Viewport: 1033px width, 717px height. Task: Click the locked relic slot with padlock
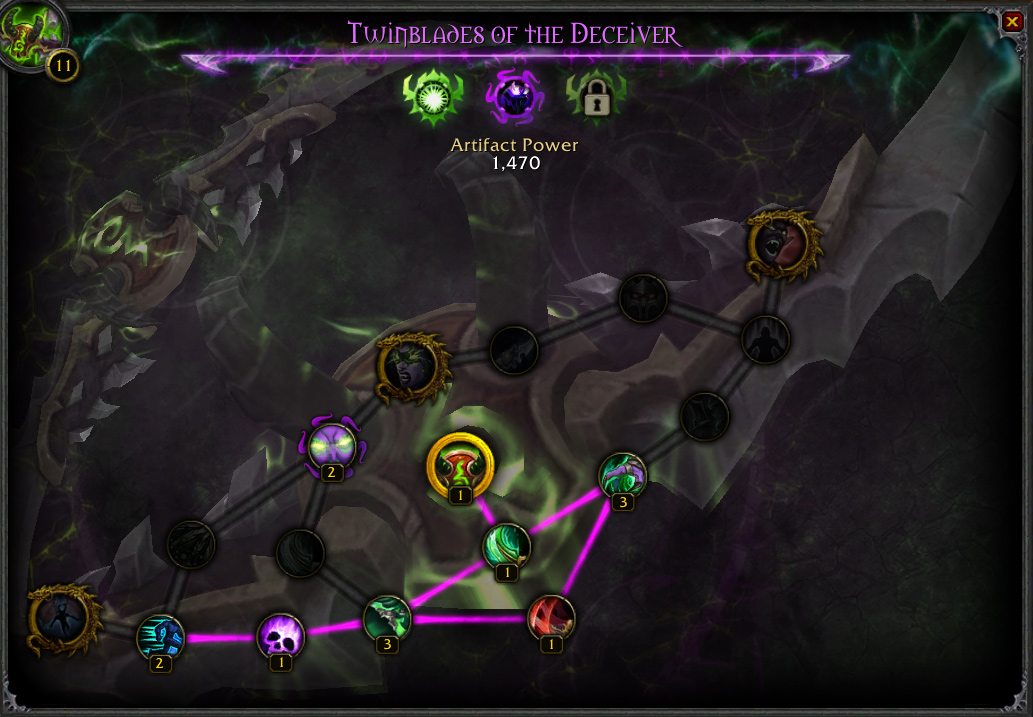click(596, 97)
